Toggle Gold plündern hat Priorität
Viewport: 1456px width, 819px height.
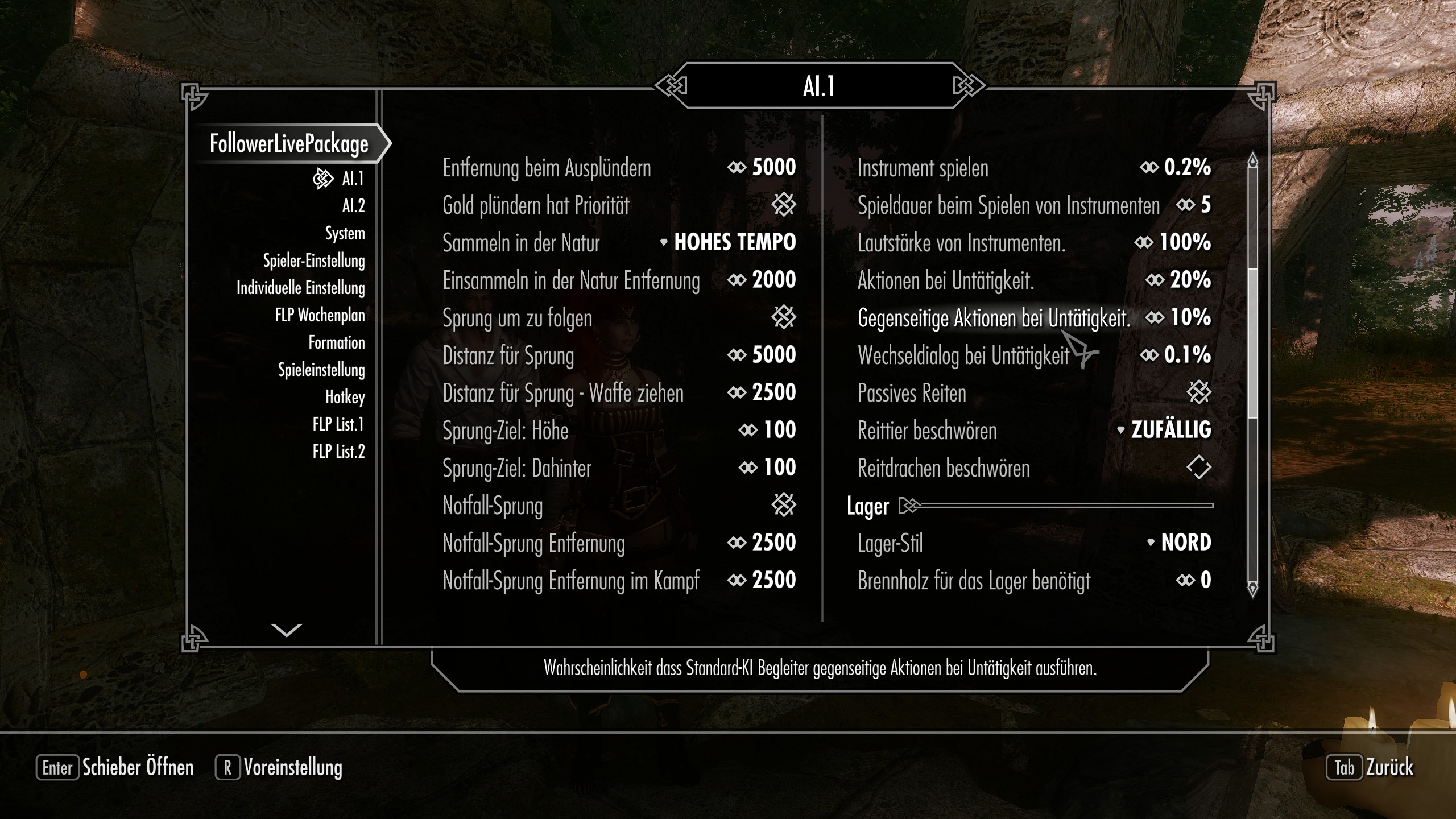tap(783, 205)
